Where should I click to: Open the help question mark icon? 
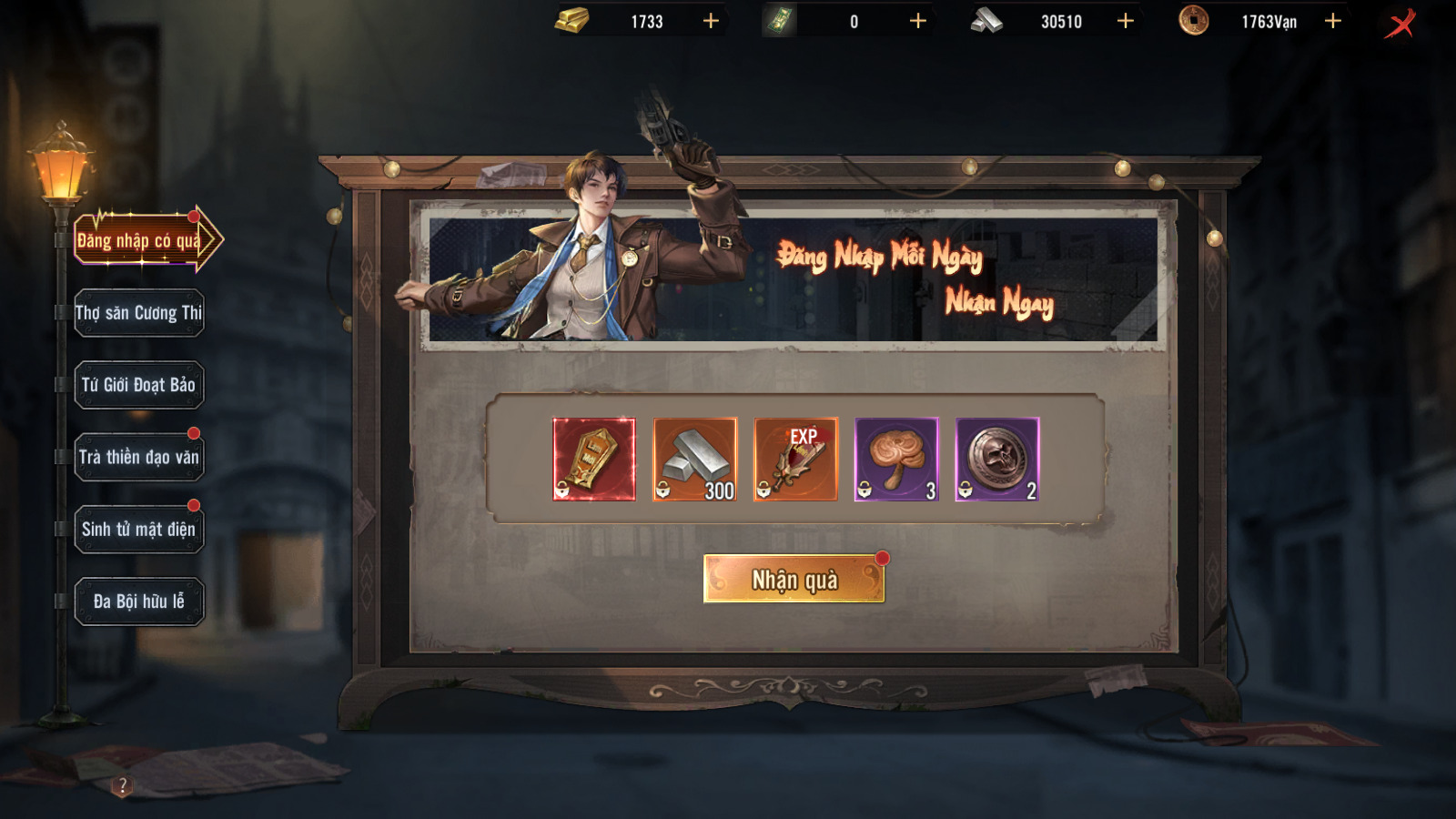click(123, 785)
